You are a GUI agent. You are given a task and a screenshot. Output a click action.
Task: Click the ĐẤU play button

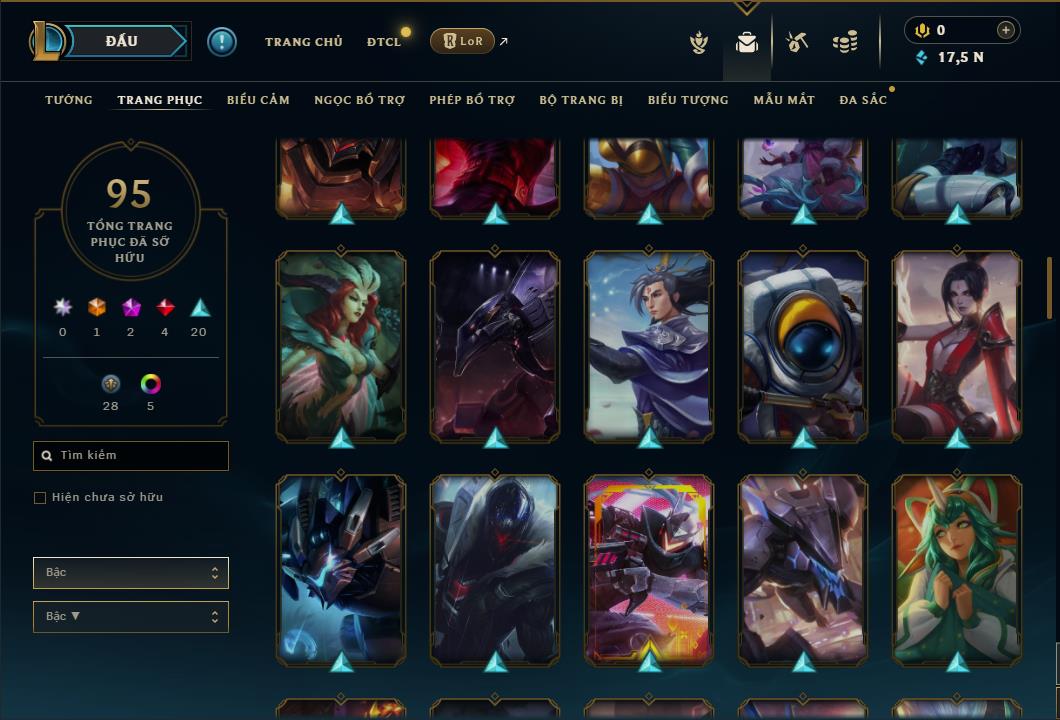[120, 41]
